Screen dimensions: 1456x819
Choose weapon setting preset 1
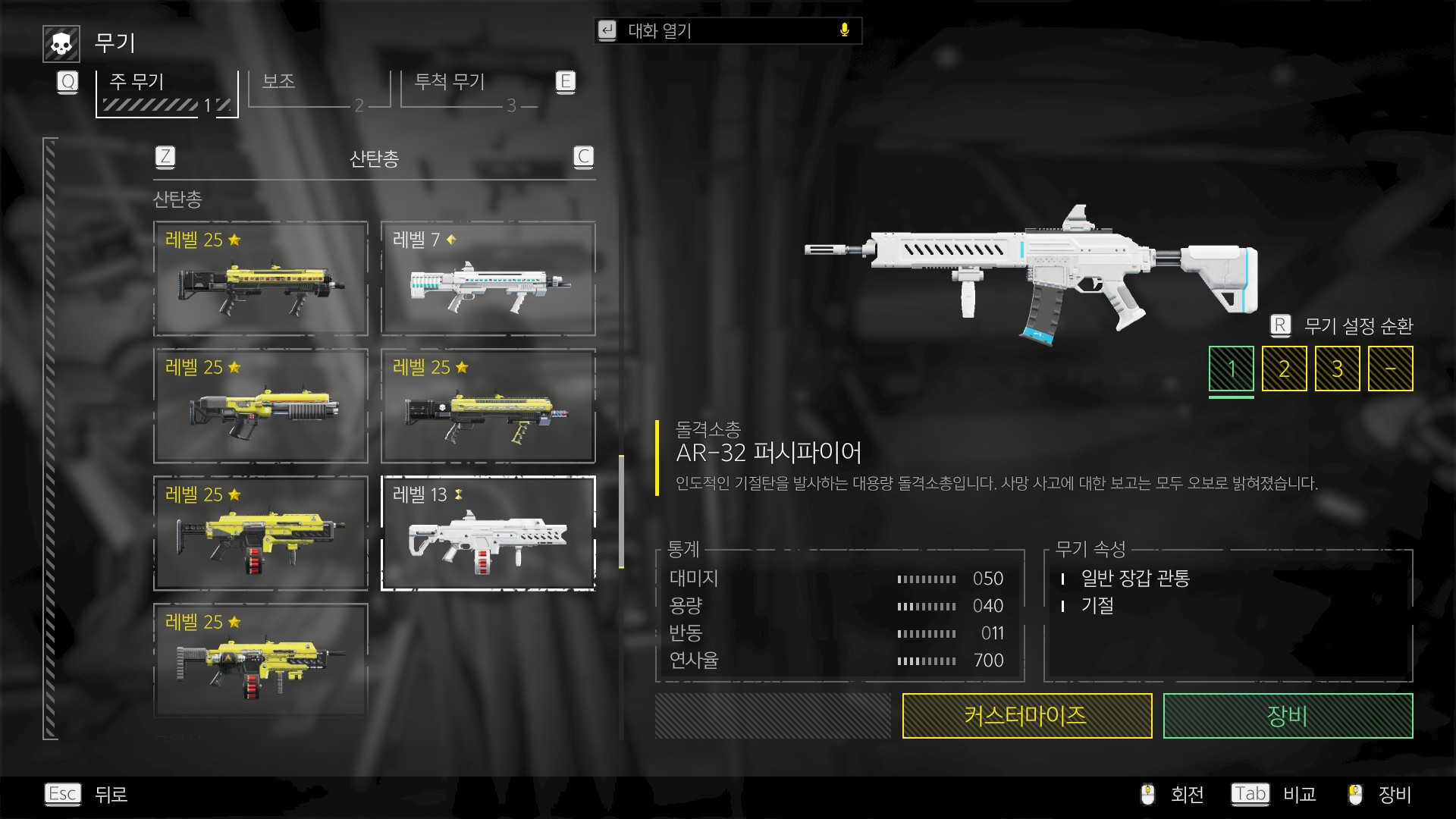point(1231,369)
